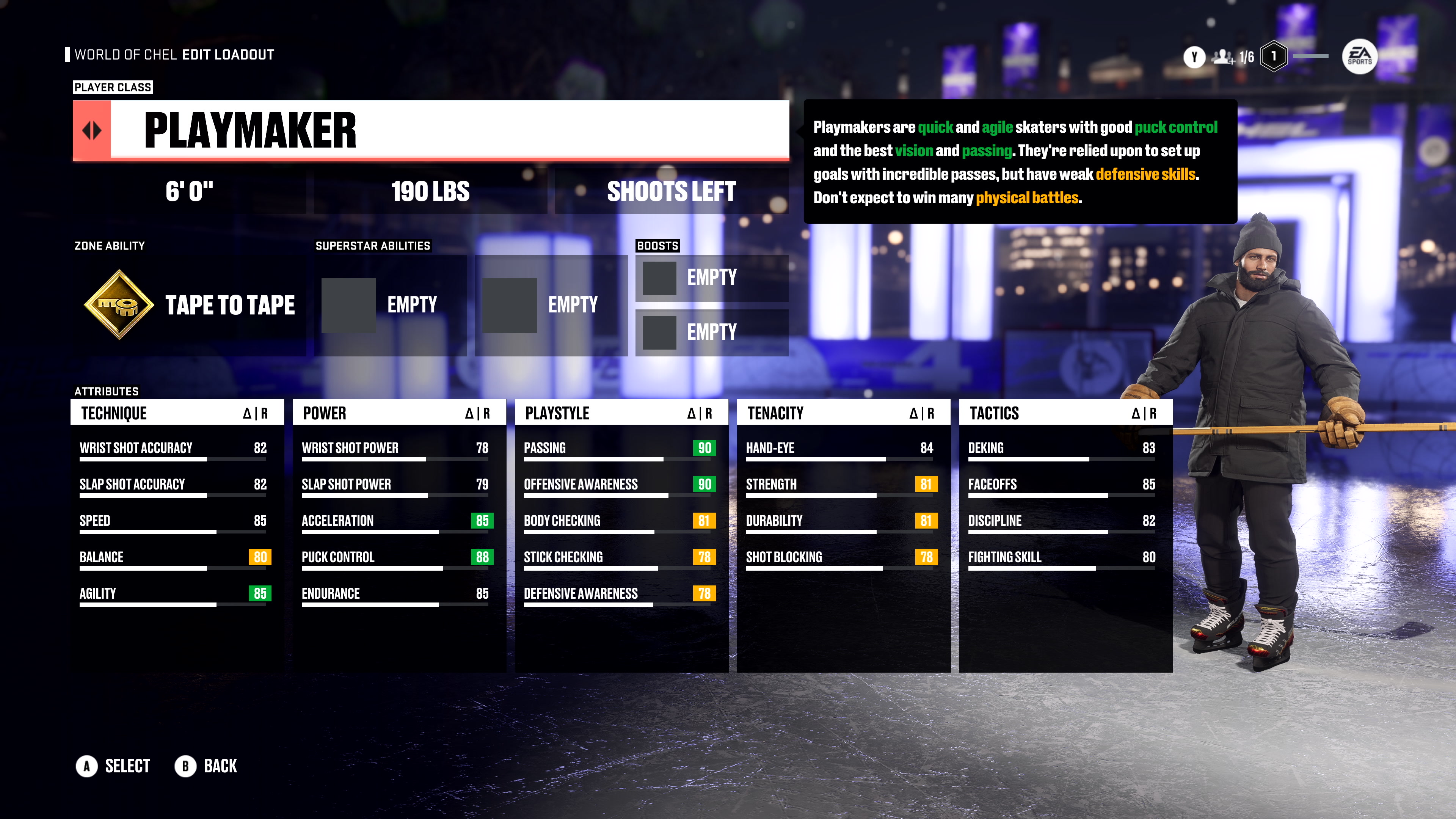
Task: Open the Tape to Tape zone ability
Action: [189, 305]
